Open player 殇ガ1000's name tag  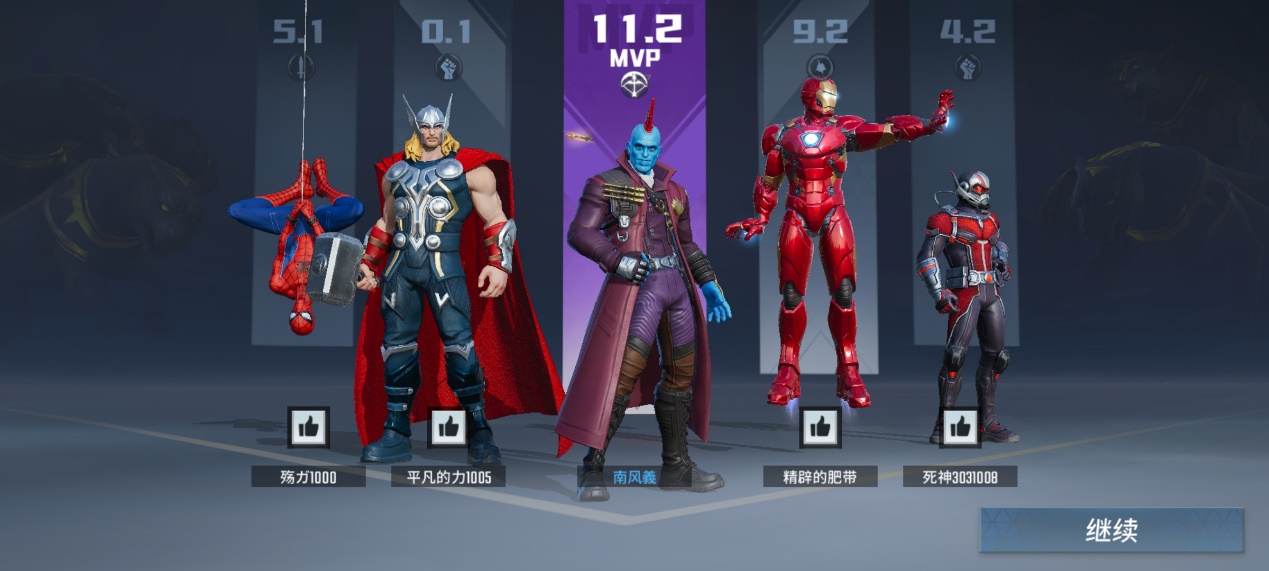tap(308, 477)
